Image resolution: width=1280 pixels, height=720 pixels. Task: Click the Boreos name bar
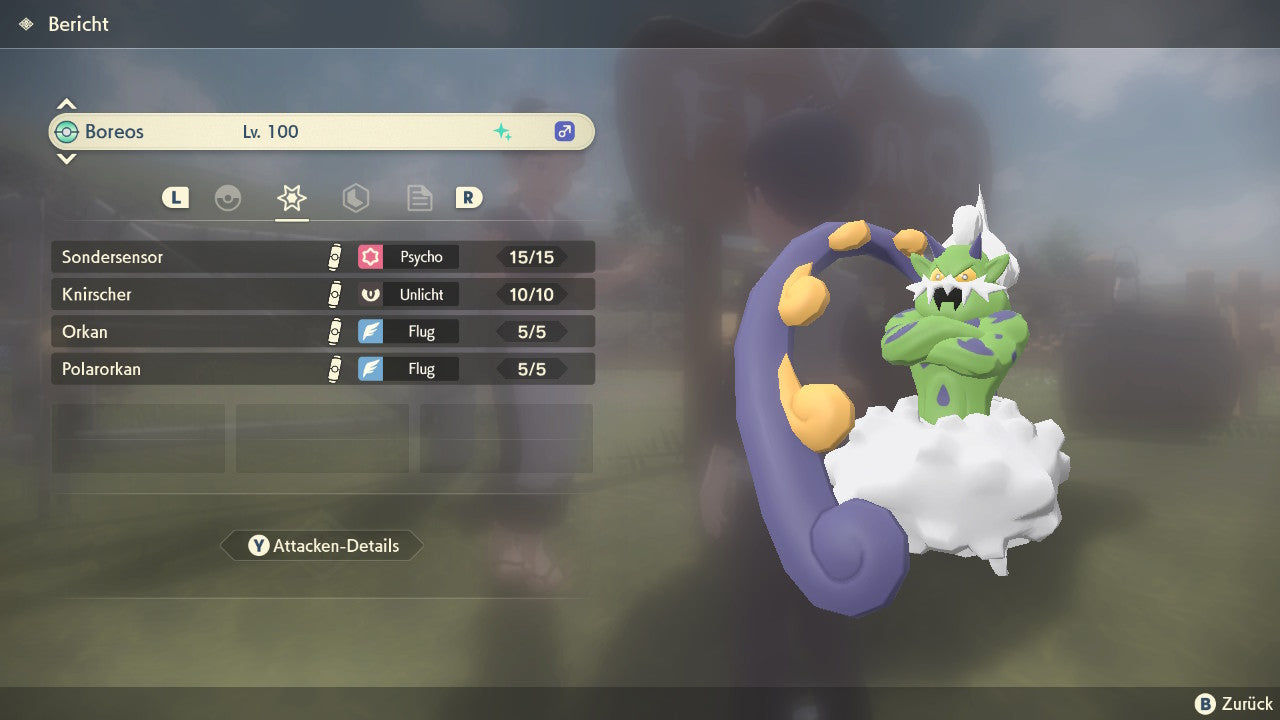(322, 132)
